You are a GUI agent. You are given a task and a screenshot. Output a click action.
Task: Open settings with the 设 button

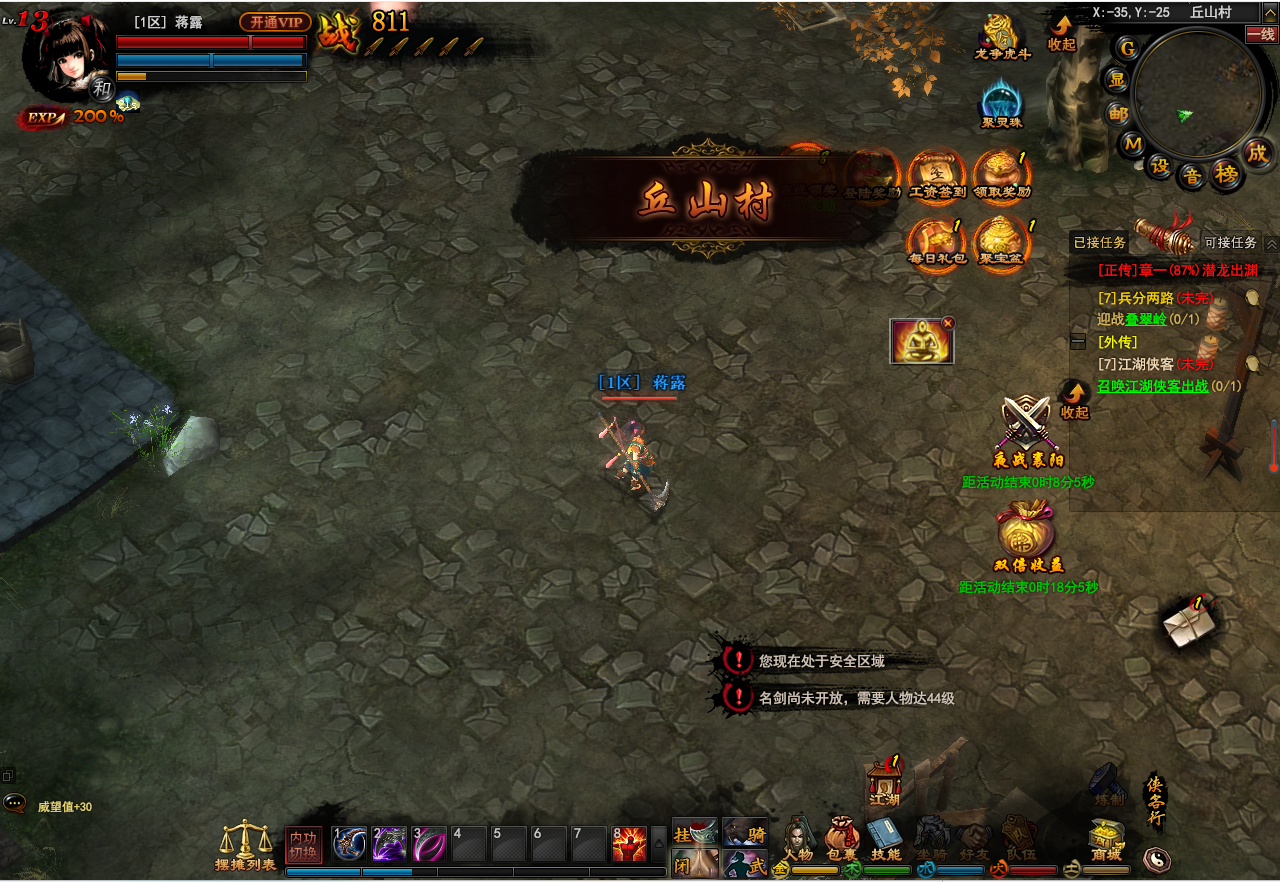[1160, 166]
